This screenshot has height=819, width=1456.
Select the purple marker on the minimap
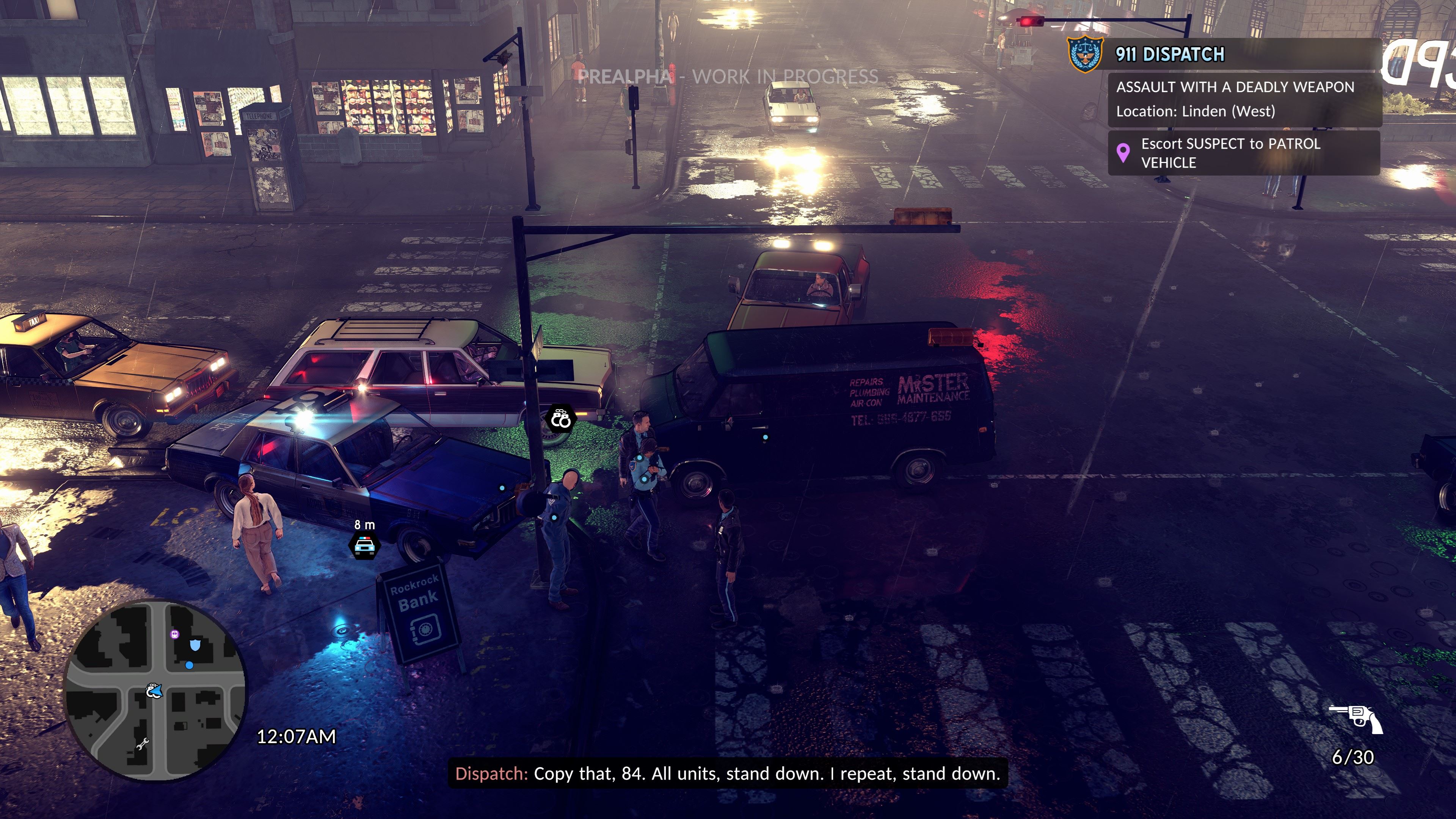click(x=175, y=634)
